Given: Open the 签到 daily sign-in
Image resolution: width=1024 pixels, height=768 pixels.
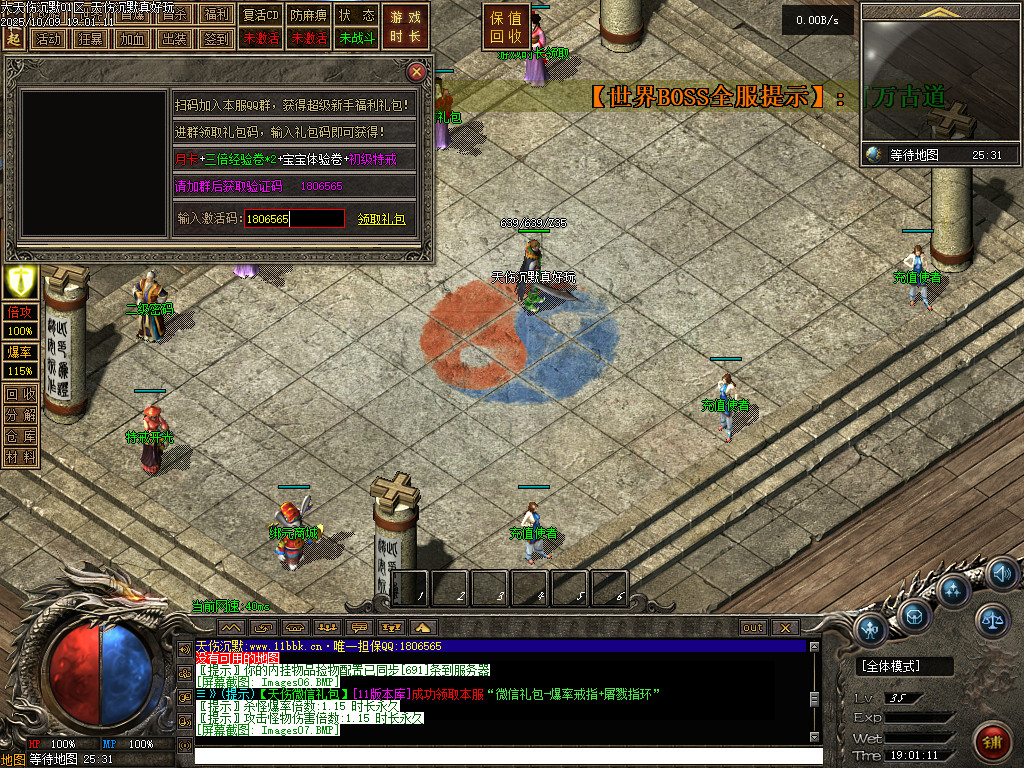Looking at the screenshot, I should pyautogui.click(x=216, y=39).
